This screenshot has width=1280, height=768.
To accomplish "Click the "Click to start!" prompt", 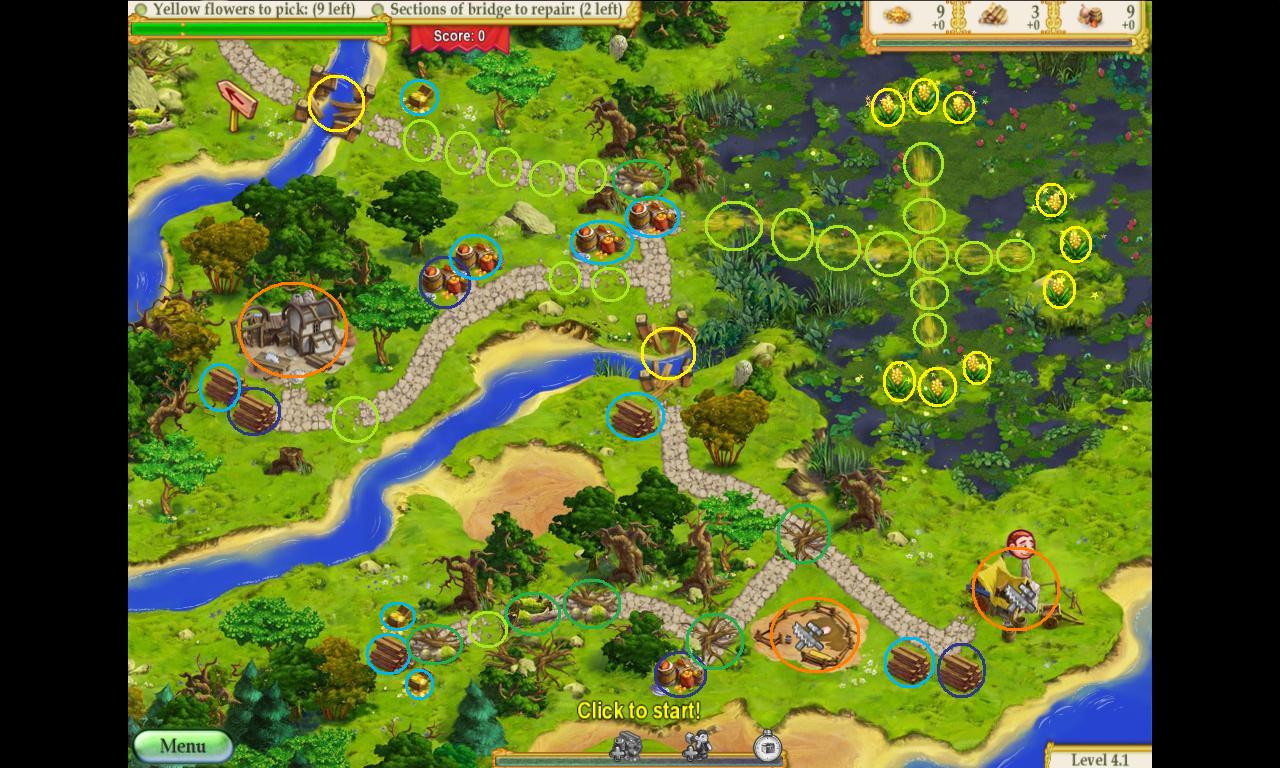I will point(638,711).
